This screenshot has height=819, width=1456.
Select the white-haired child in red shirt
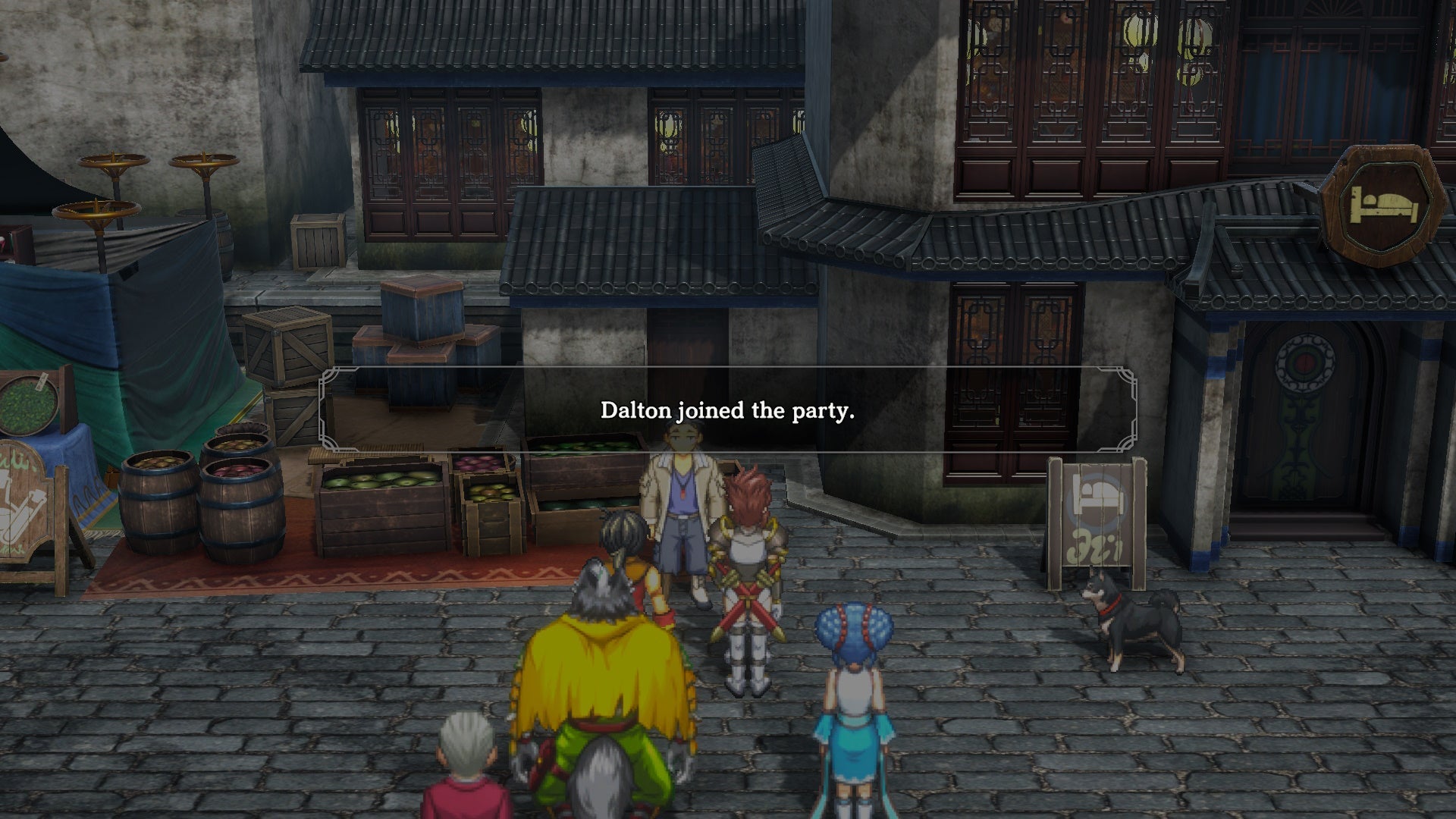click(x=466, y=766)
